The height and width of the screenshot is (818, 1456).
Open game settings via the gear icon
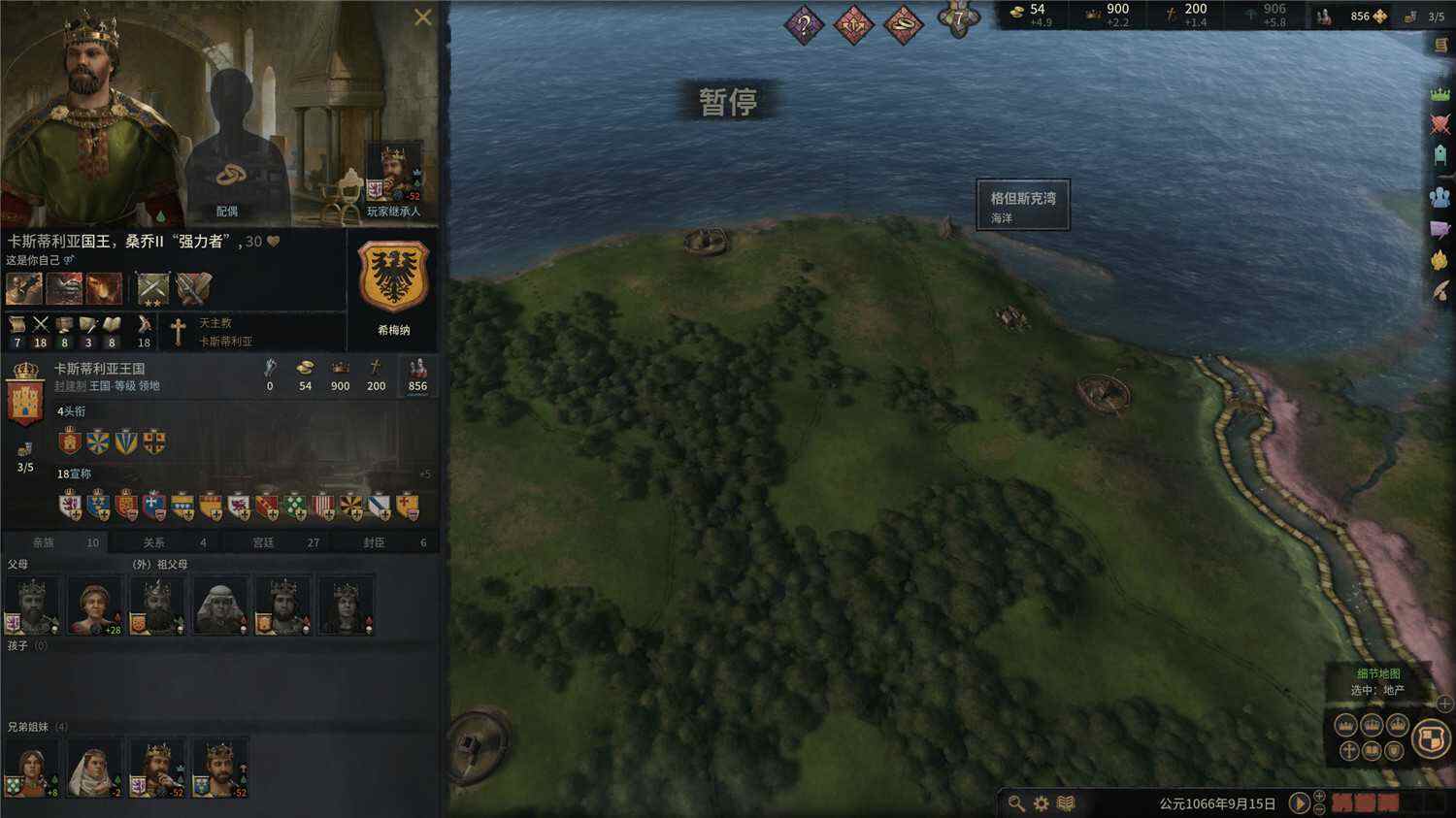[1042, 802]
